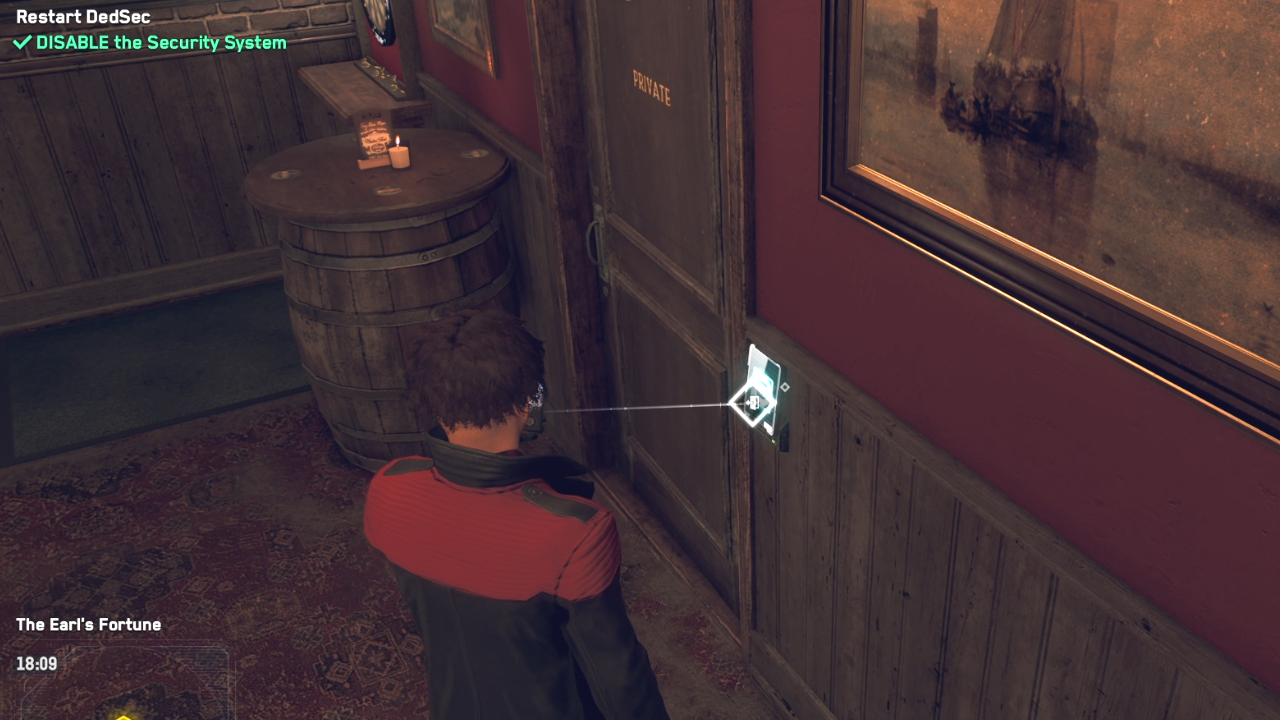The height and width of the screenshot is (720, 1280).
Task: Open the minimap under The Earl's Fortune
Action: click(122, 686)
